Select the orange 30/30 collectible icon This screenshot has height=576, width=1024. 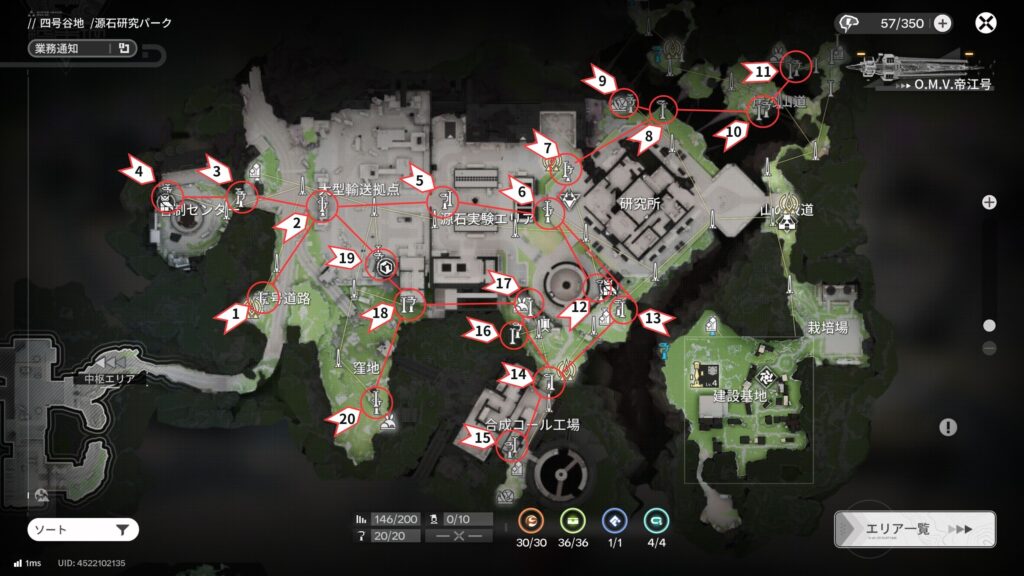(531, 521)
